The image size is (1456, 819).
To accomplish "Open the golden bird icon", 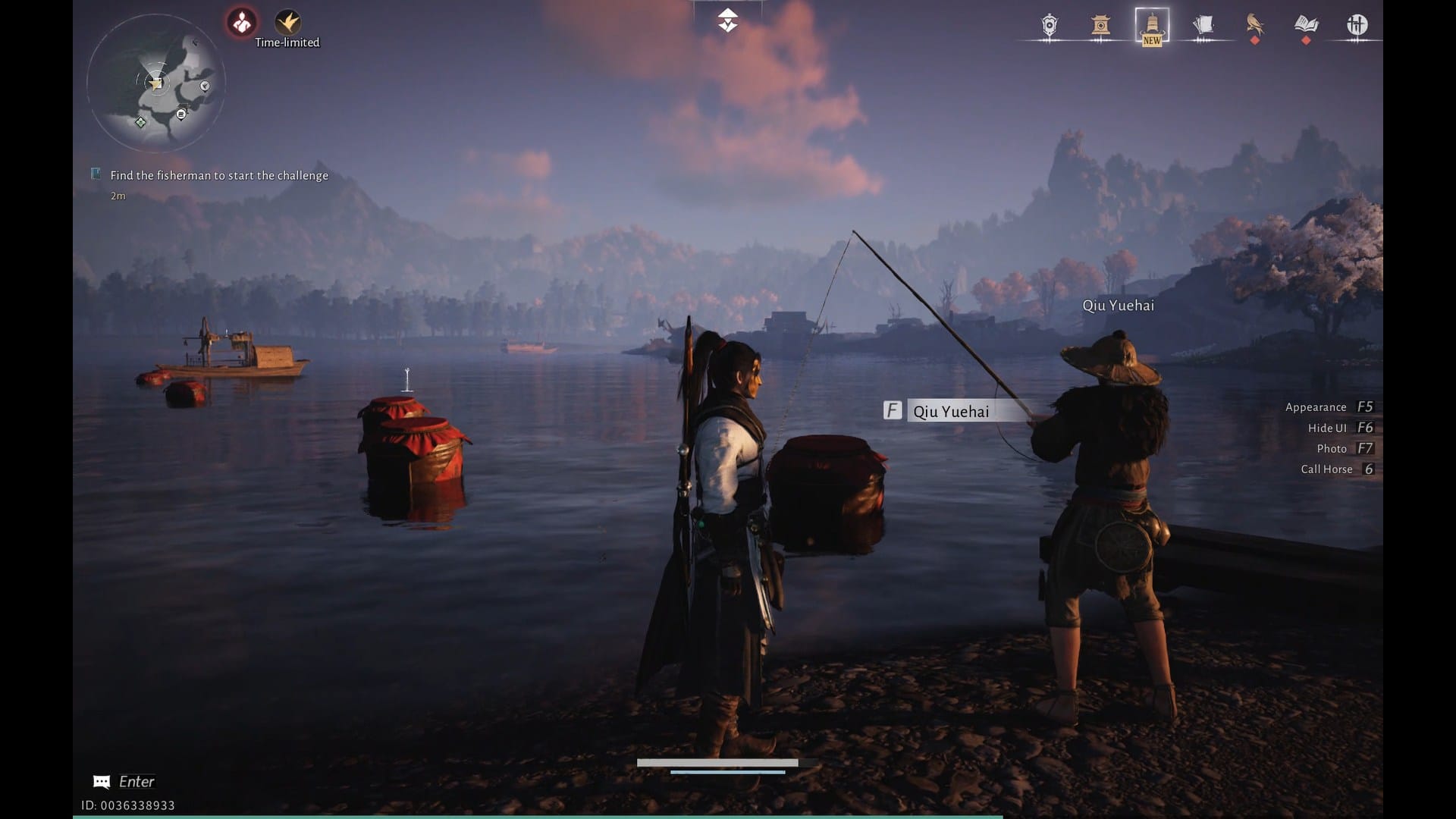I will (1254, 26).
